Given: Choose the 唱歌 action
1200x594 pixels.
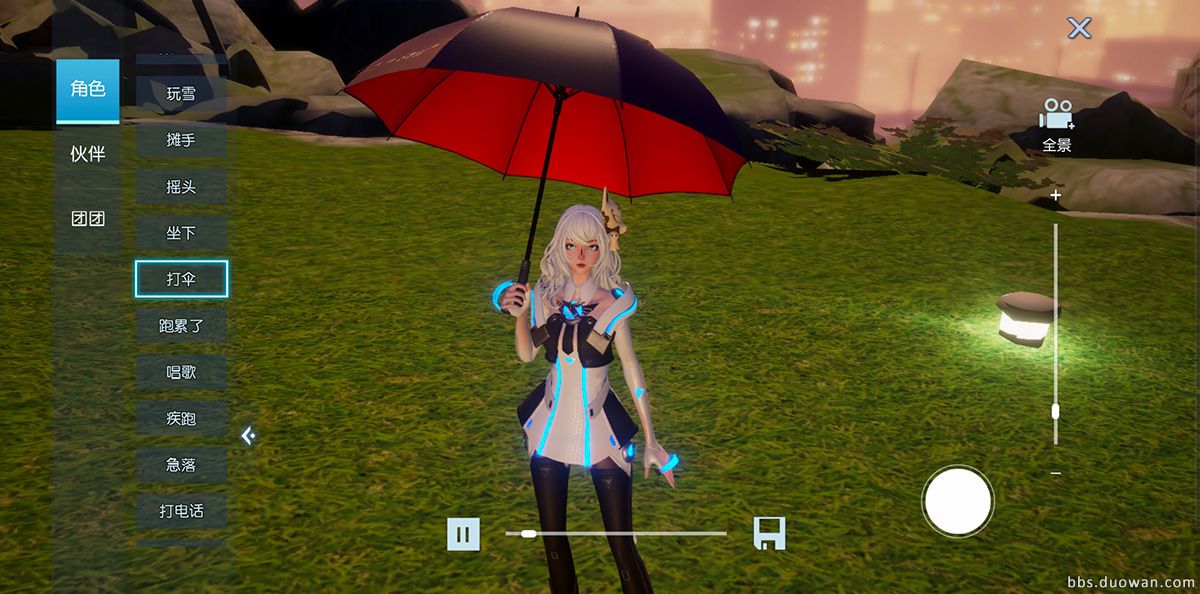Looking at the screenshot, I should coord(181,372).
